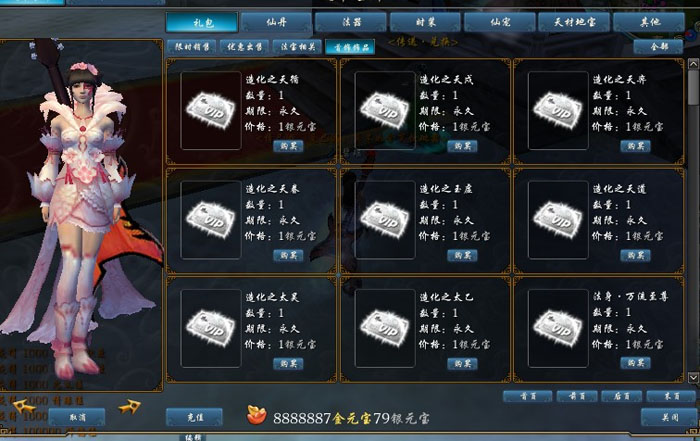Choose the 限时销售 sub-category
The image size is (700, 441).
click(x=191, y=47)
